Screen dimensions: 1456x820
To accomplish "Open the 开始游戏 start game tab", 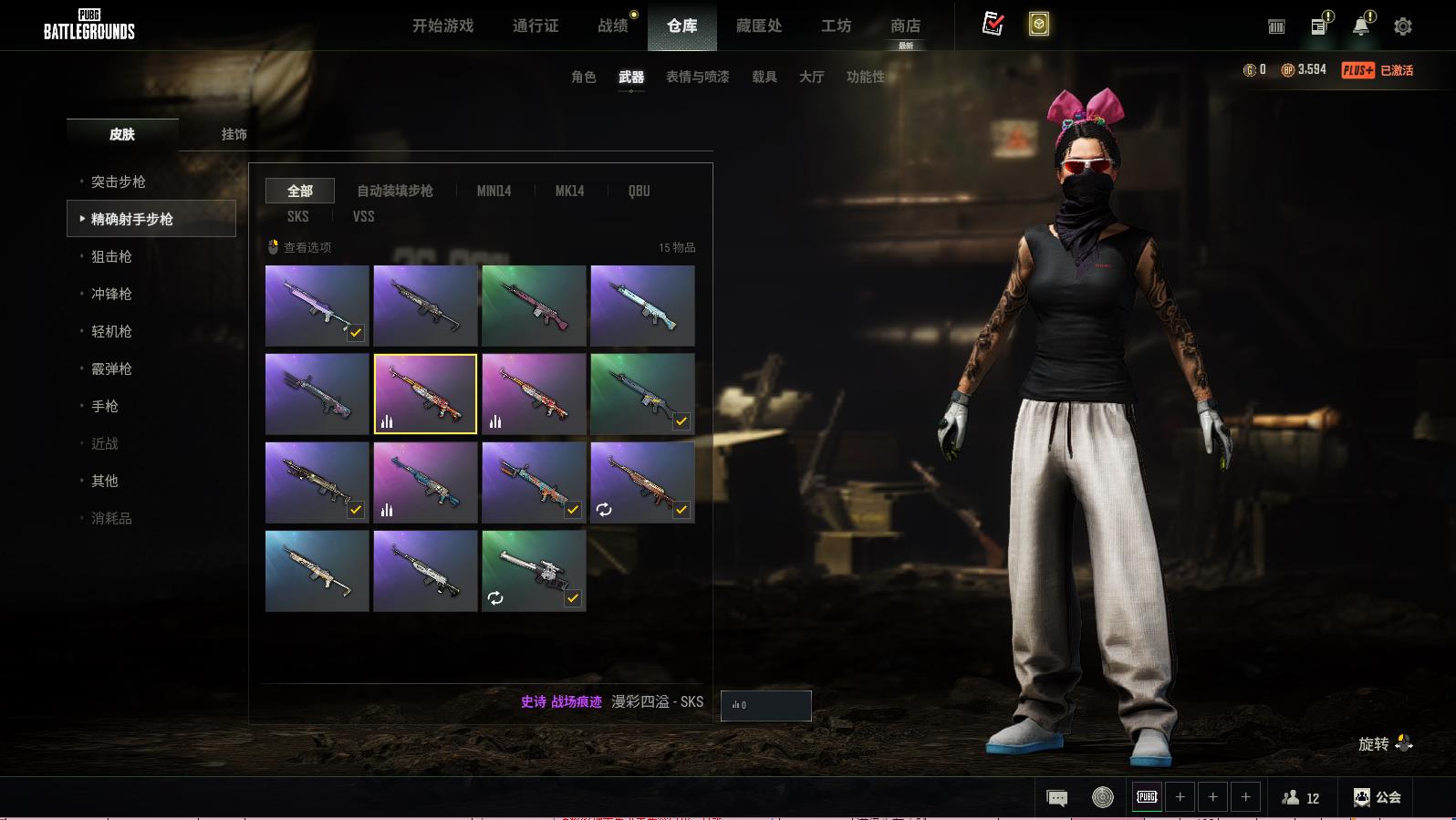I will pyautogui.click(x=442, y=26).
